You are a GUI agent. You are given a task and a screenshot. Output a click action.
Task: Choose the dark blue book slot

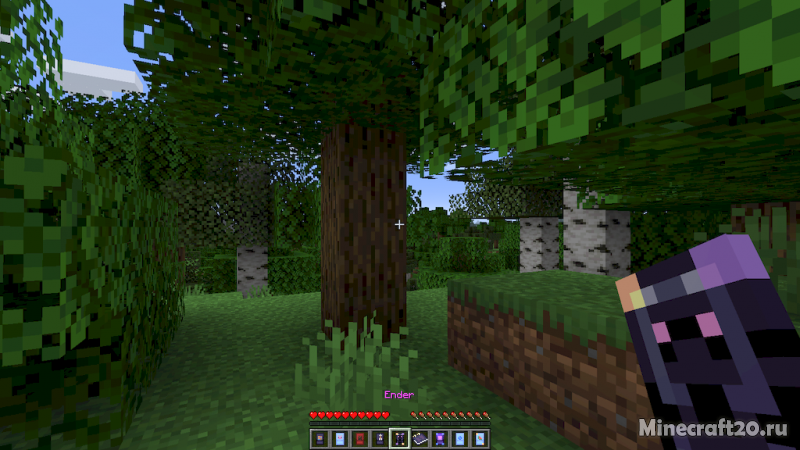(420, 438)
